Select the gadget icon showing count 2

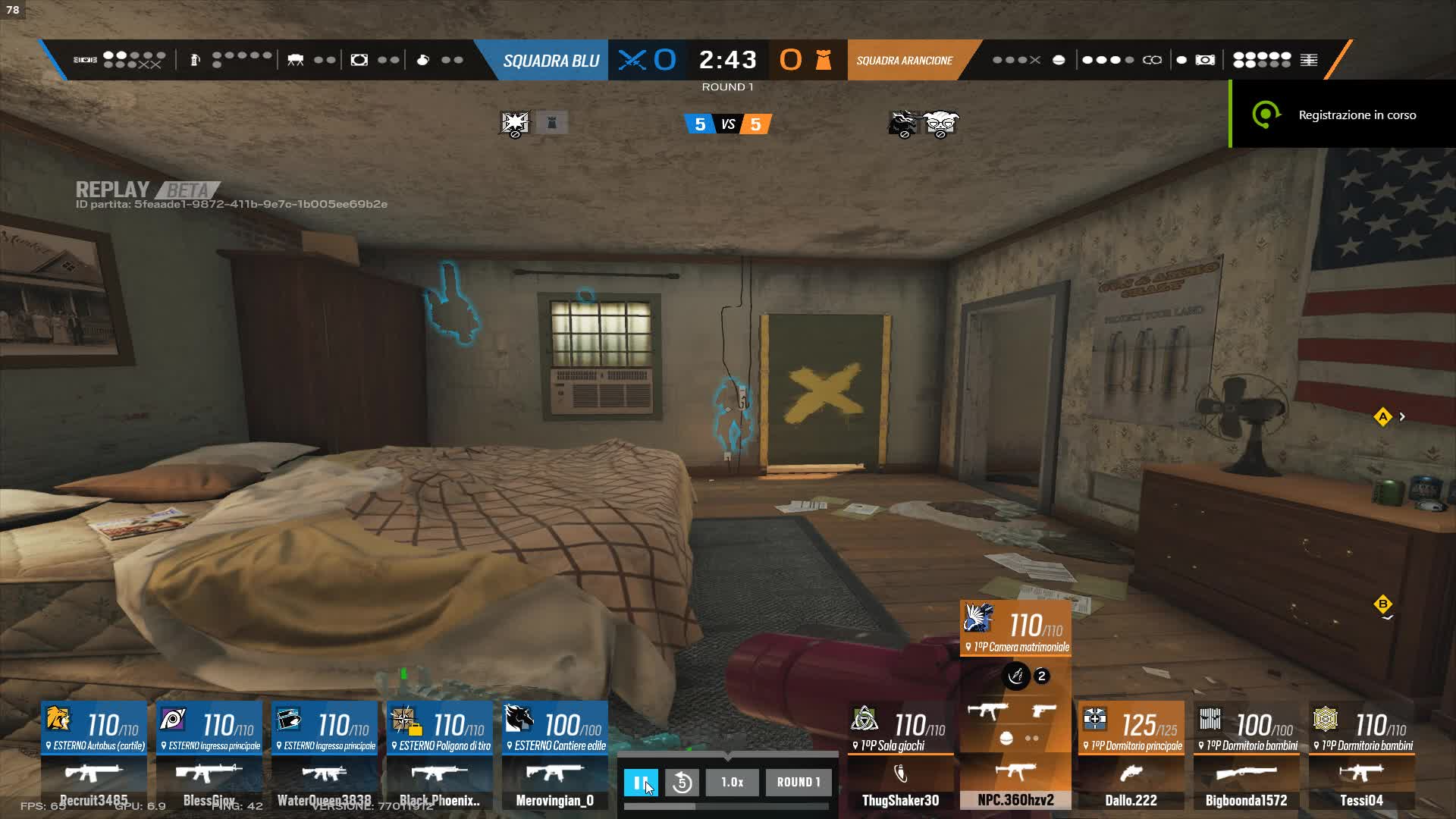tap(1016, 677)
